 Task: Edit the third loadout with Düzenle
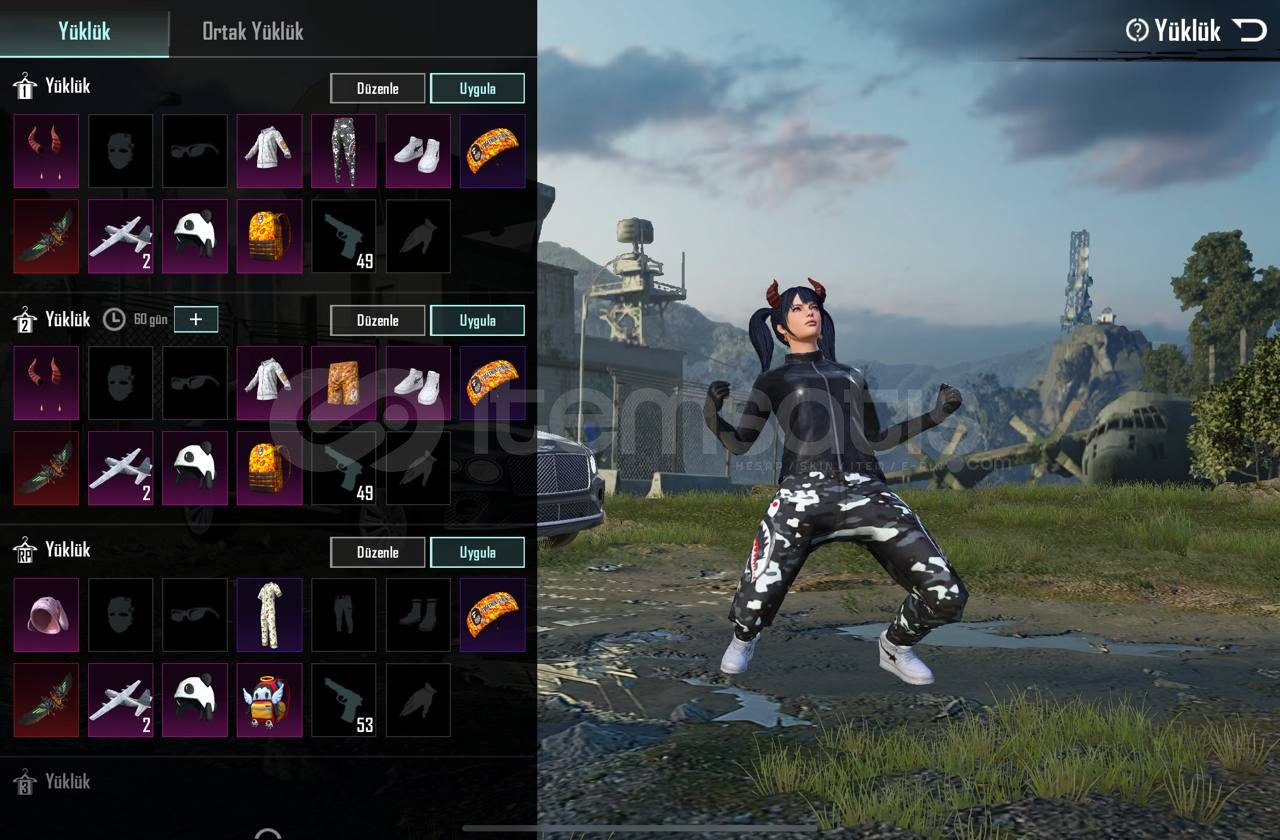[377, 552]
